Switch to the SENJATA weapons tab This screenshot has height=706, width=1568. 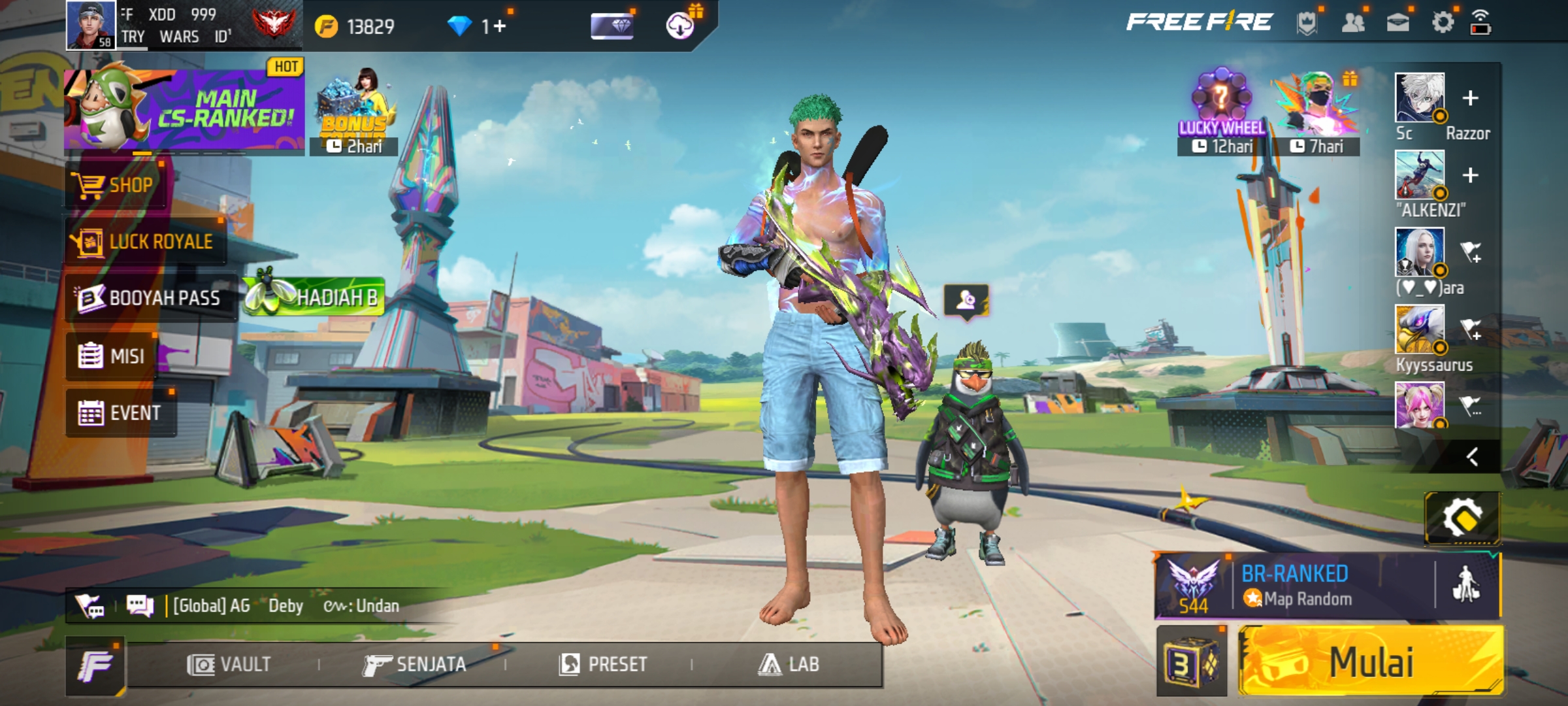(415, 665)
